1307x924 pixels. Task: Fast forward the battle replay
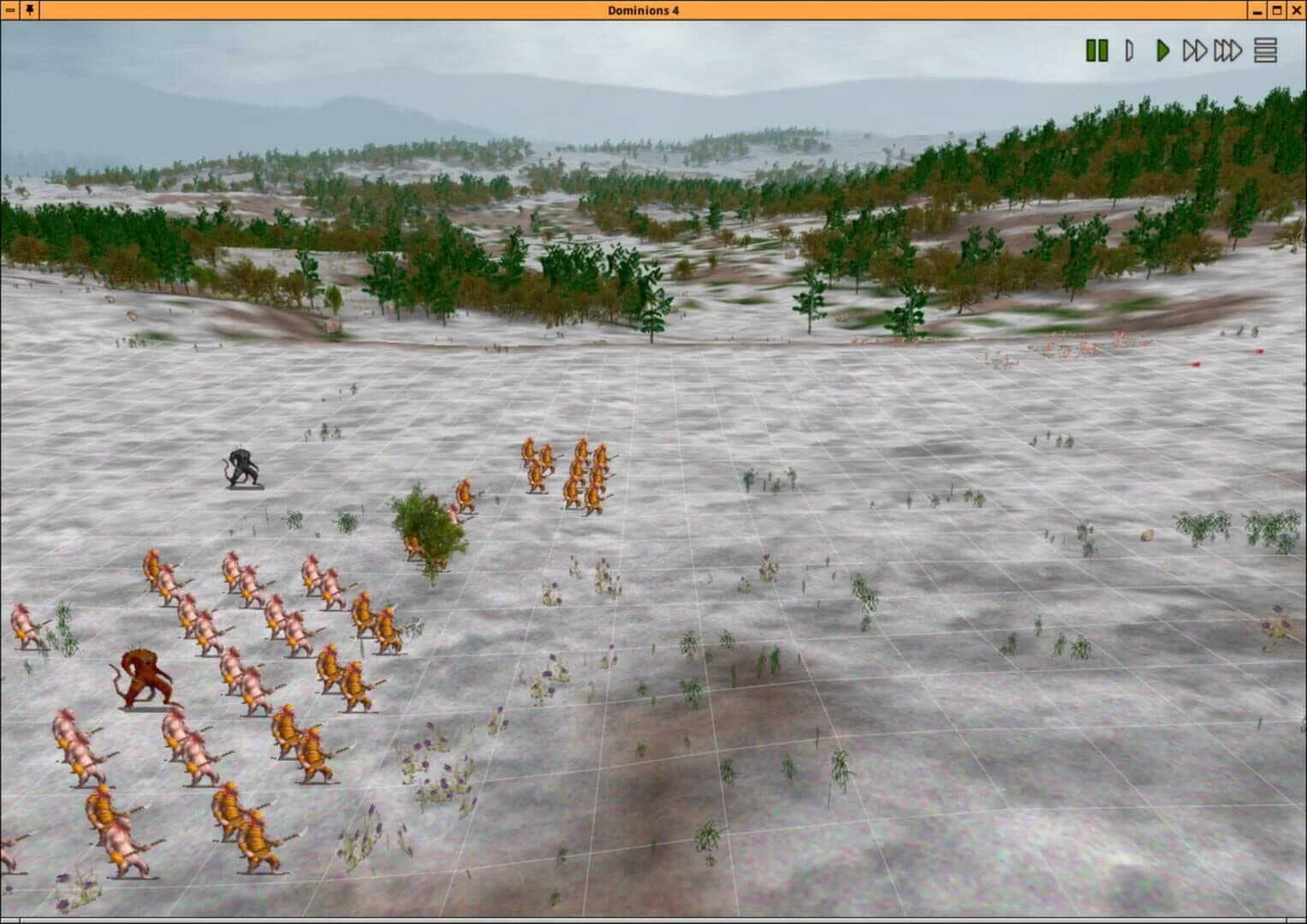point(1197,50)
